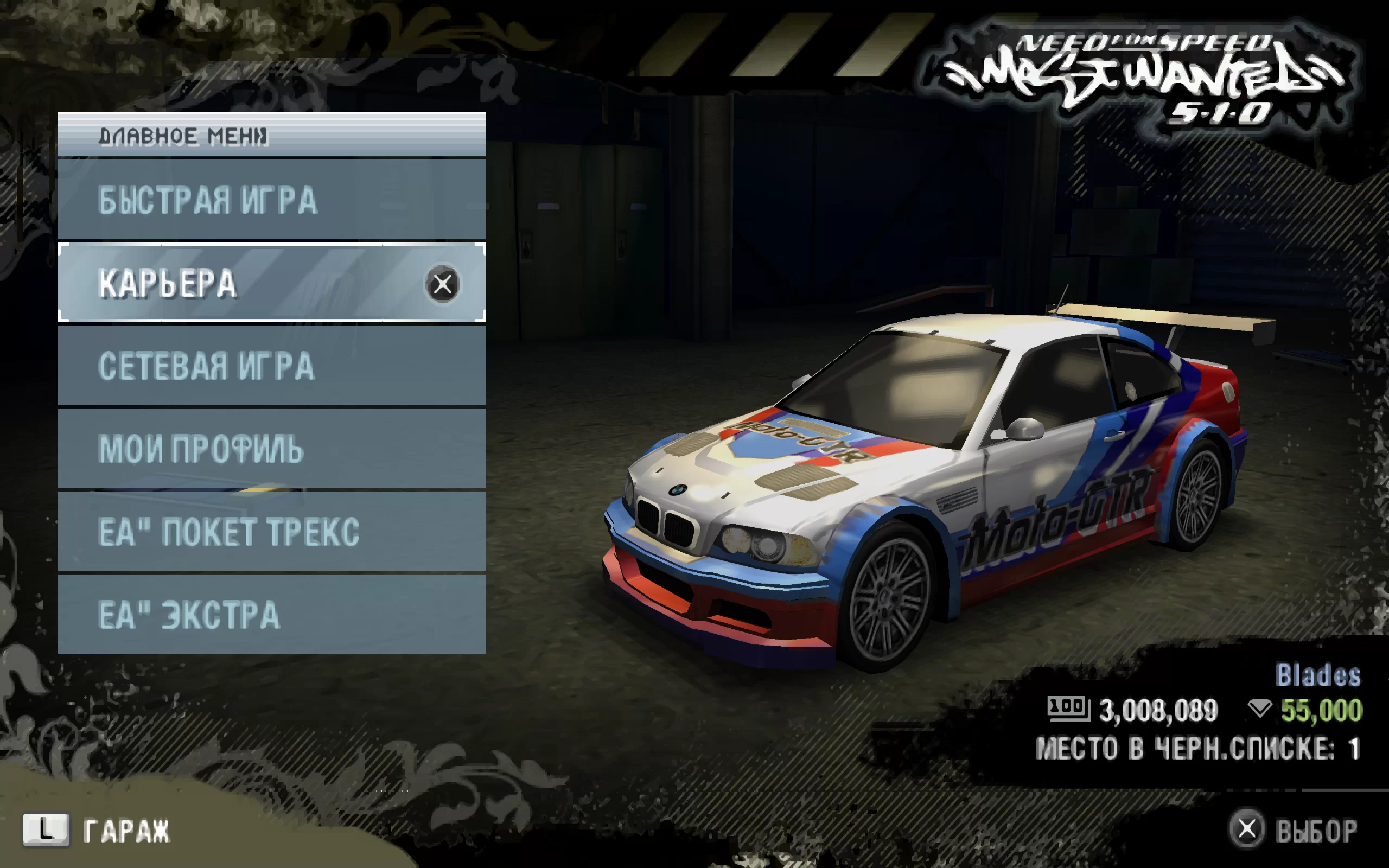Select EA Покет Трекс option
Viewport: 1389px width, 868px height.
point(271,532)
